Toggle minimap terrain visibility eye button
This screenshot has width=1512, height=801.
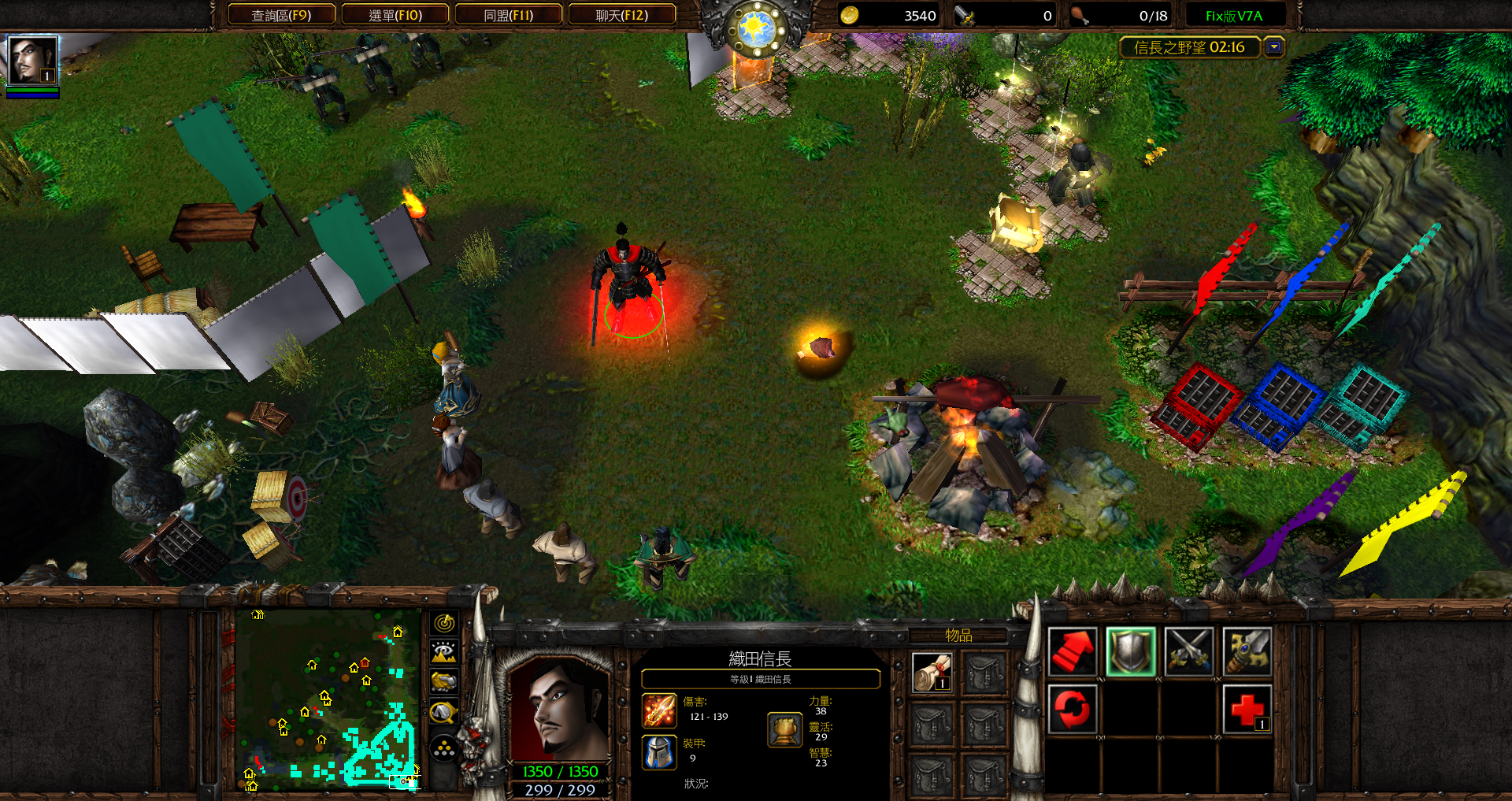click(x=444, y=652)
